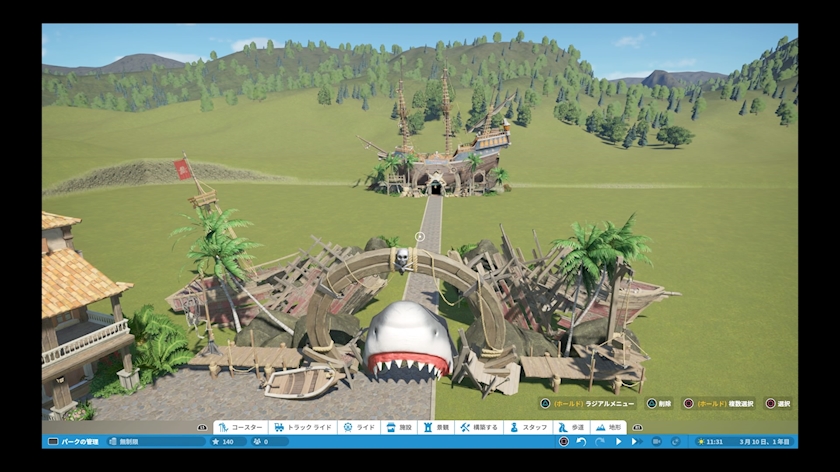
Task: Switch to the ライド (Rides) tab
Action: [x=360, y=427]
